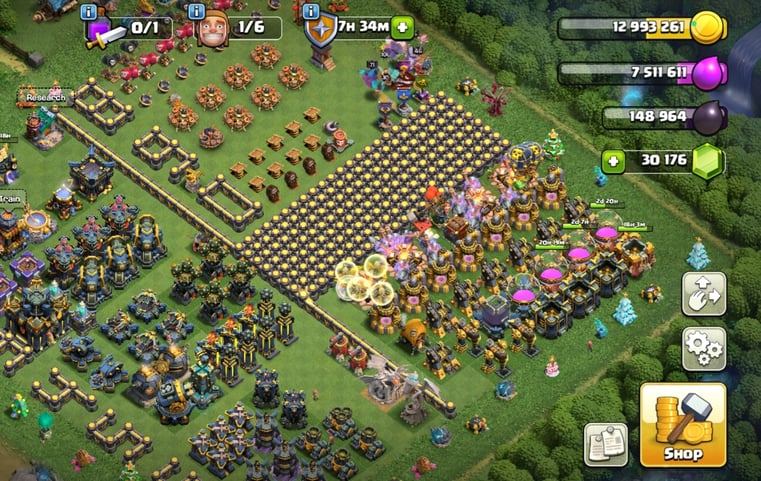Show info for the 0/1 sword counter
Viewport: 761px width, 481px height.
coord(91,11)
